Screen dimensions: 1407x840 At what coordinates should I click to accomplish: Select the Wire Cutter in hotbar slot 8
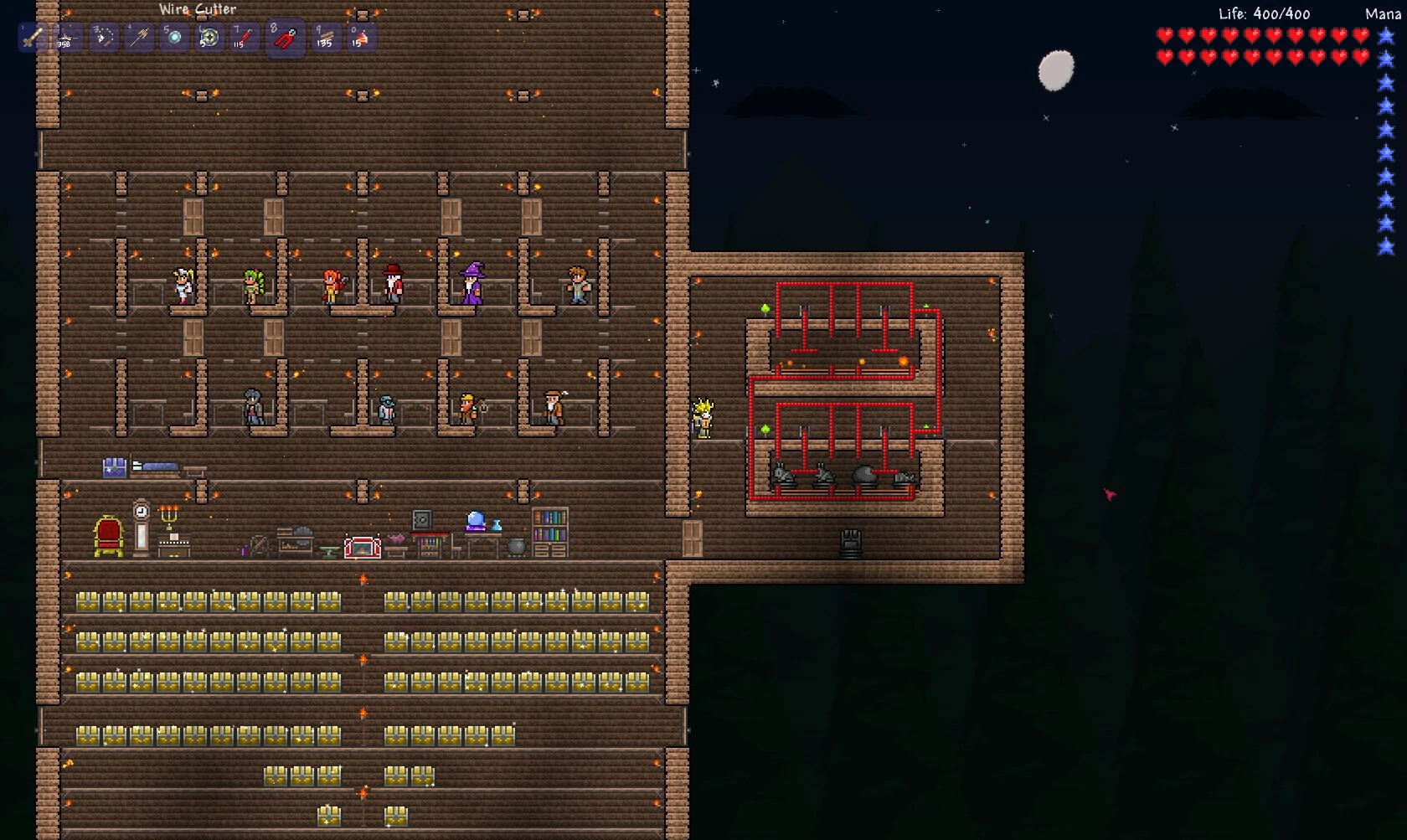(x=283, y=37)
